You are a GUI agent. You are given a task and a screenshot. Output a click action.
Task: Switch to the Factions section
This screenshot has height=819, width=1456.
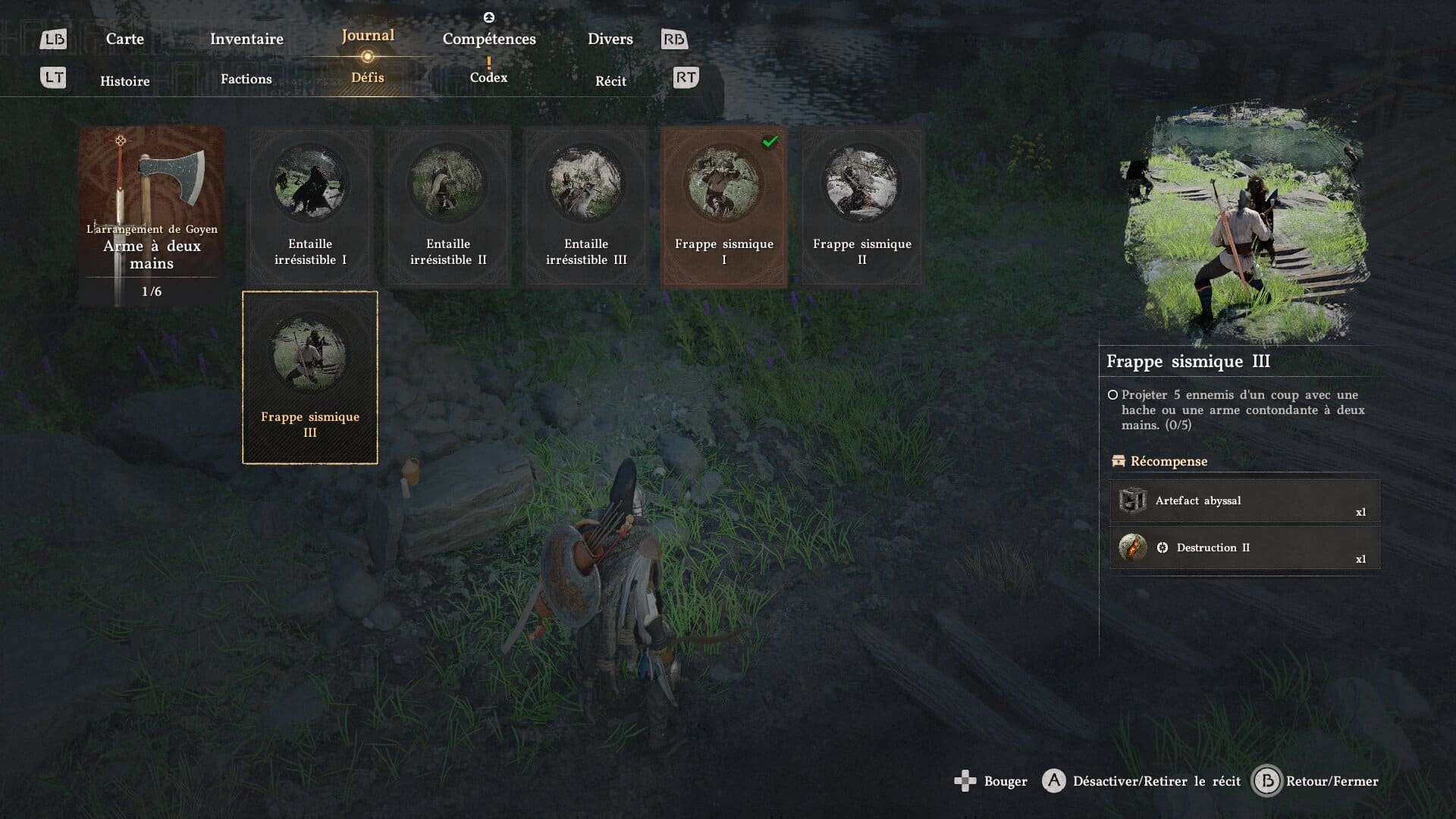tap(246, 79)
